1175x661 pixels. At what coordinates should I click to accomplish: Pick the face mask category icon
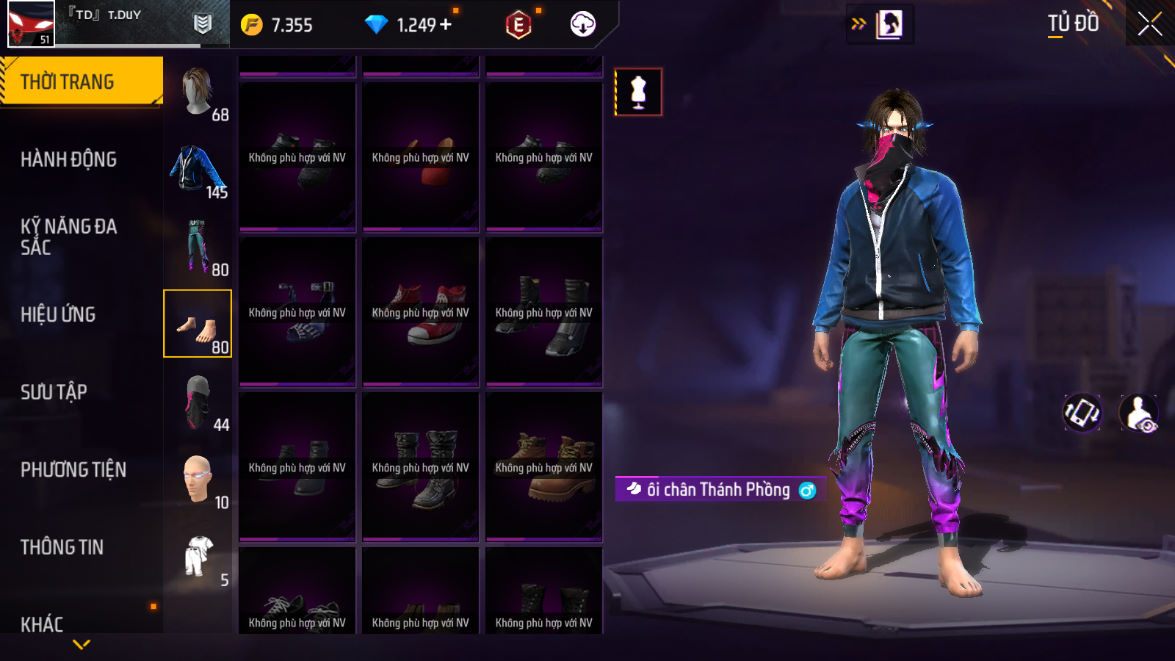[198, 402]
